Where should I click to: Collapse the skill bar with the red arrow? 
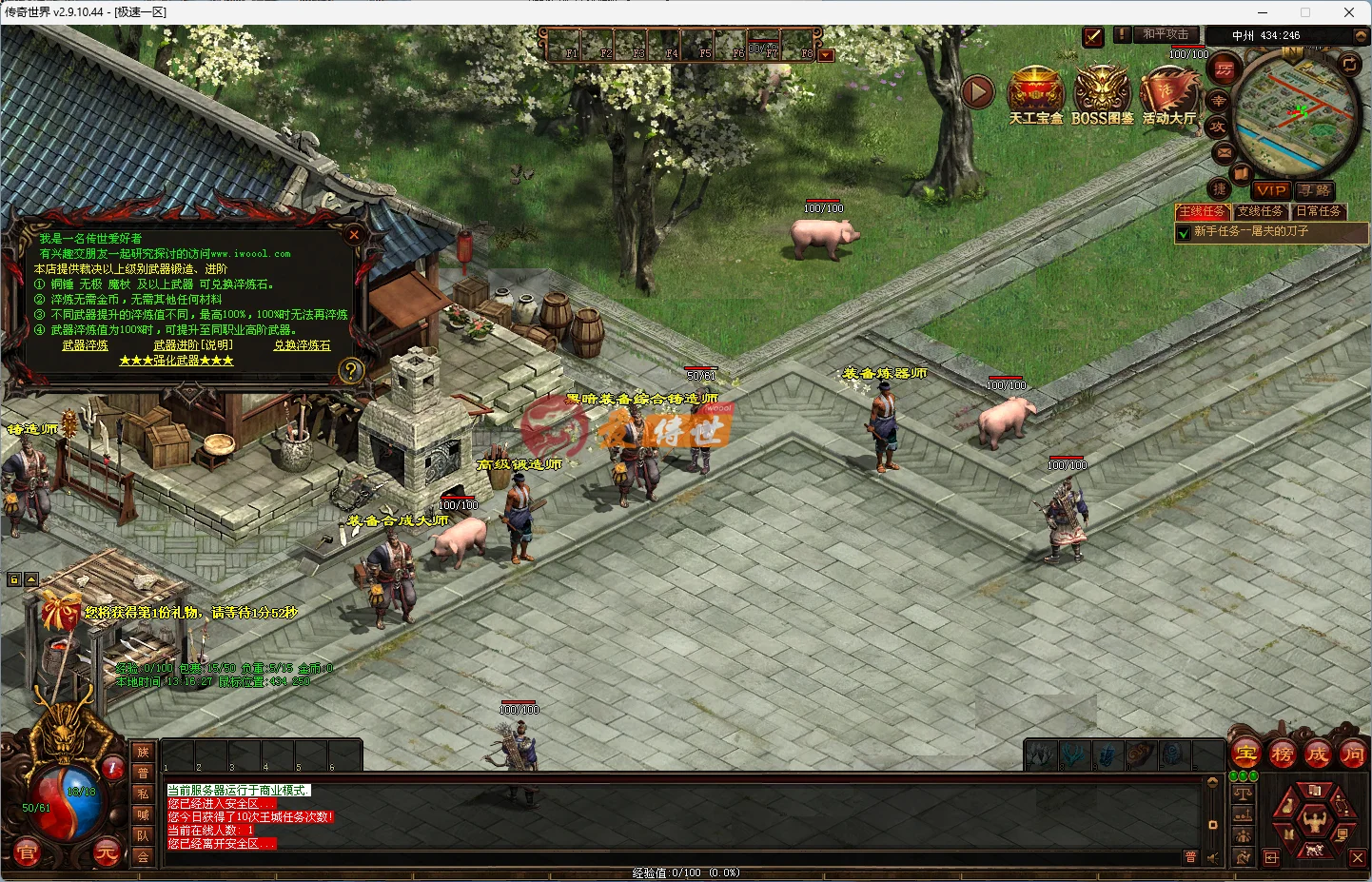pyautogui.click(x=825, y=55)
